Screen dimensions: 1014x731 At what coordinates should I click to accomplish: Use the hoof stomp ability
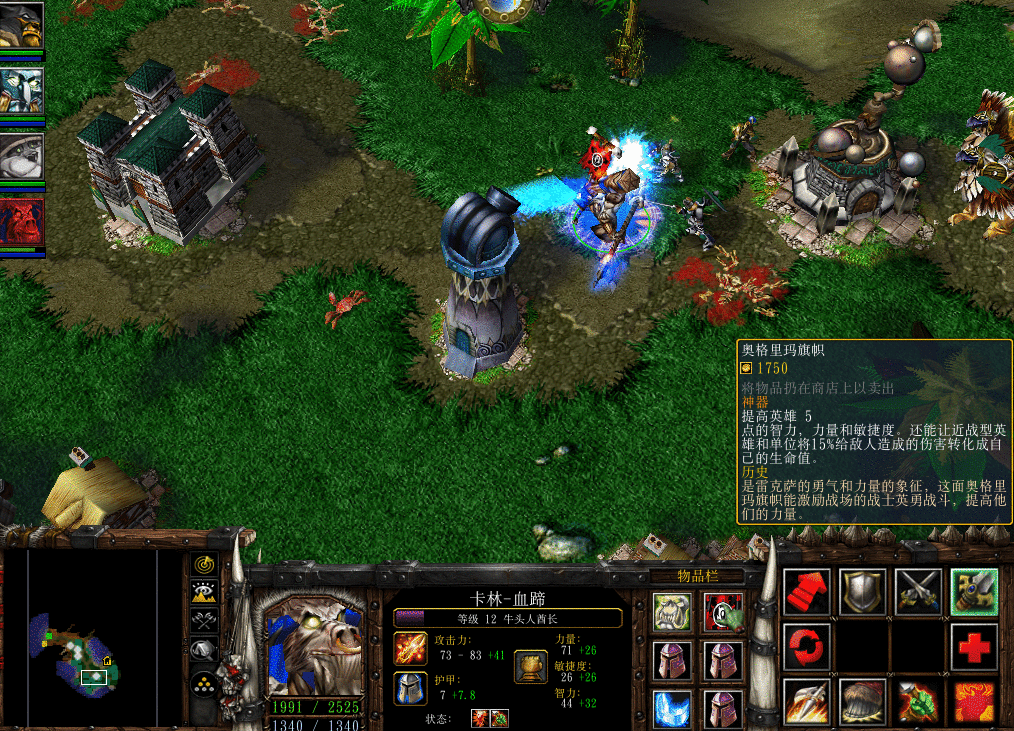click(862, 702)
